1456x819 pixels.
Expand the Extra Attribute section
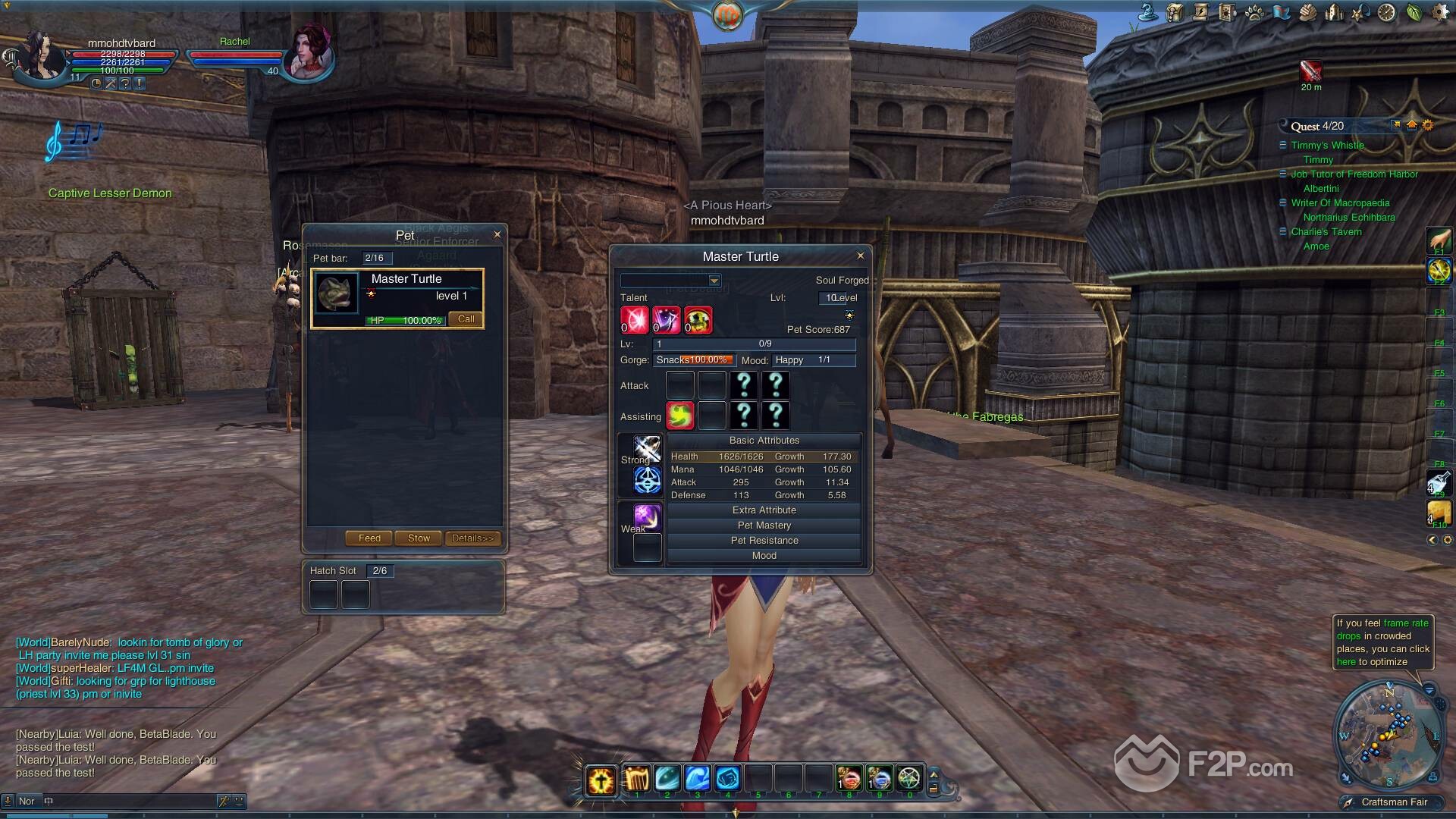click(764, 510)
